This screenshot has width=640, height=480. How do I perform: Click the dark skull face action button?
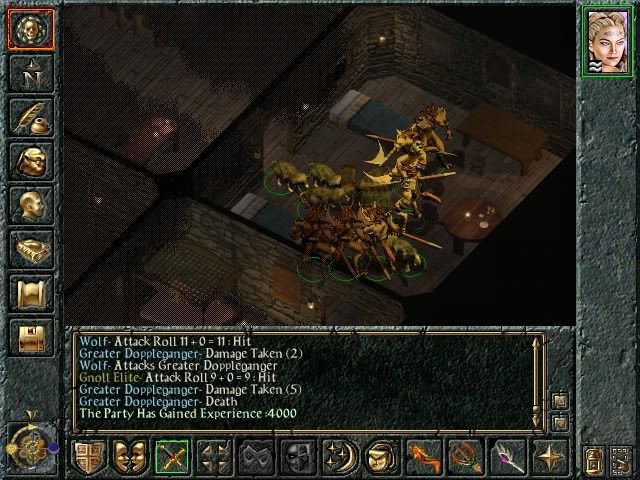299,459
